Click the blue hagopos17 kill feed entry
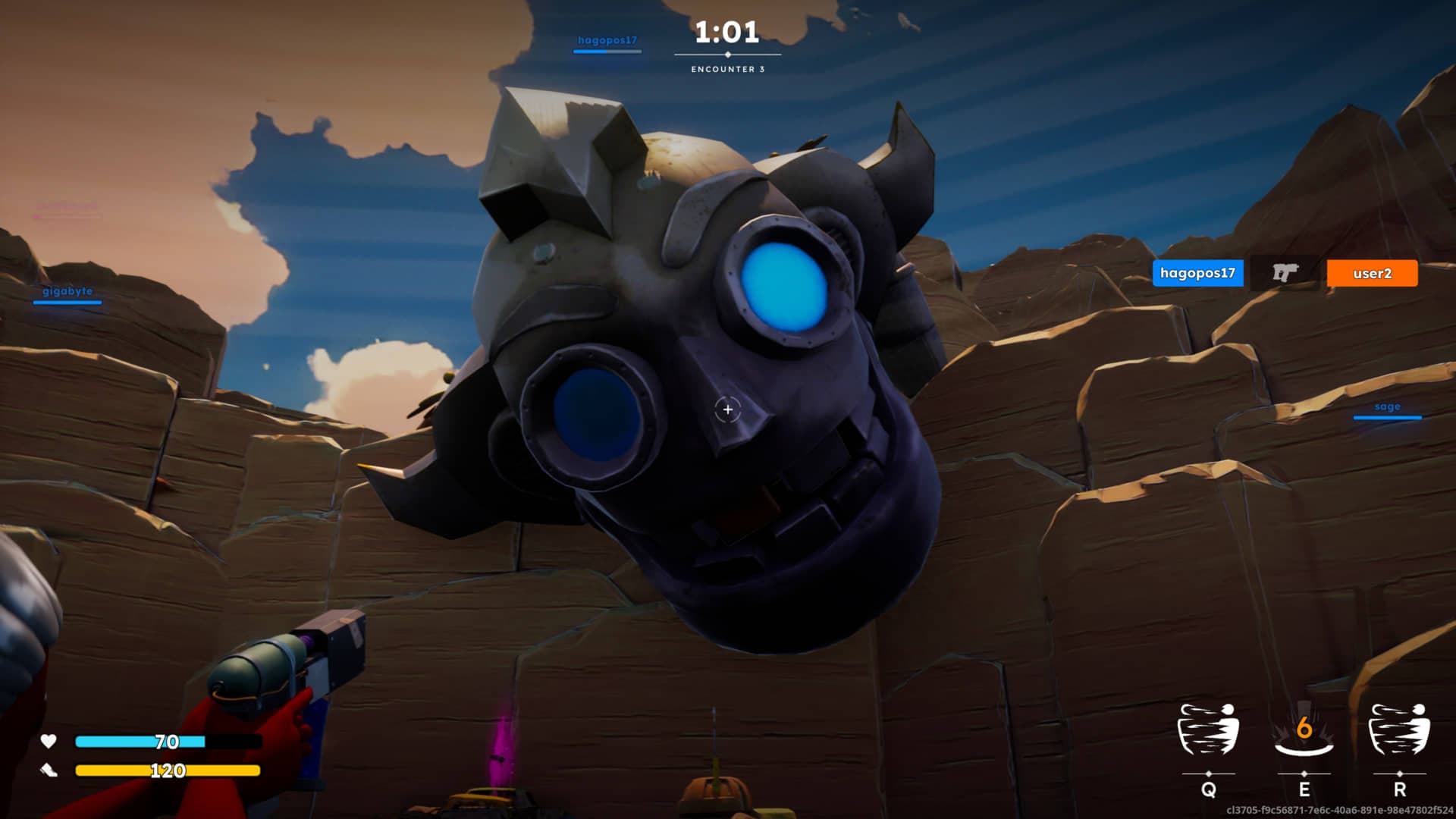Viewport: 1456px width, 819px height. (x=1198, y=274)
